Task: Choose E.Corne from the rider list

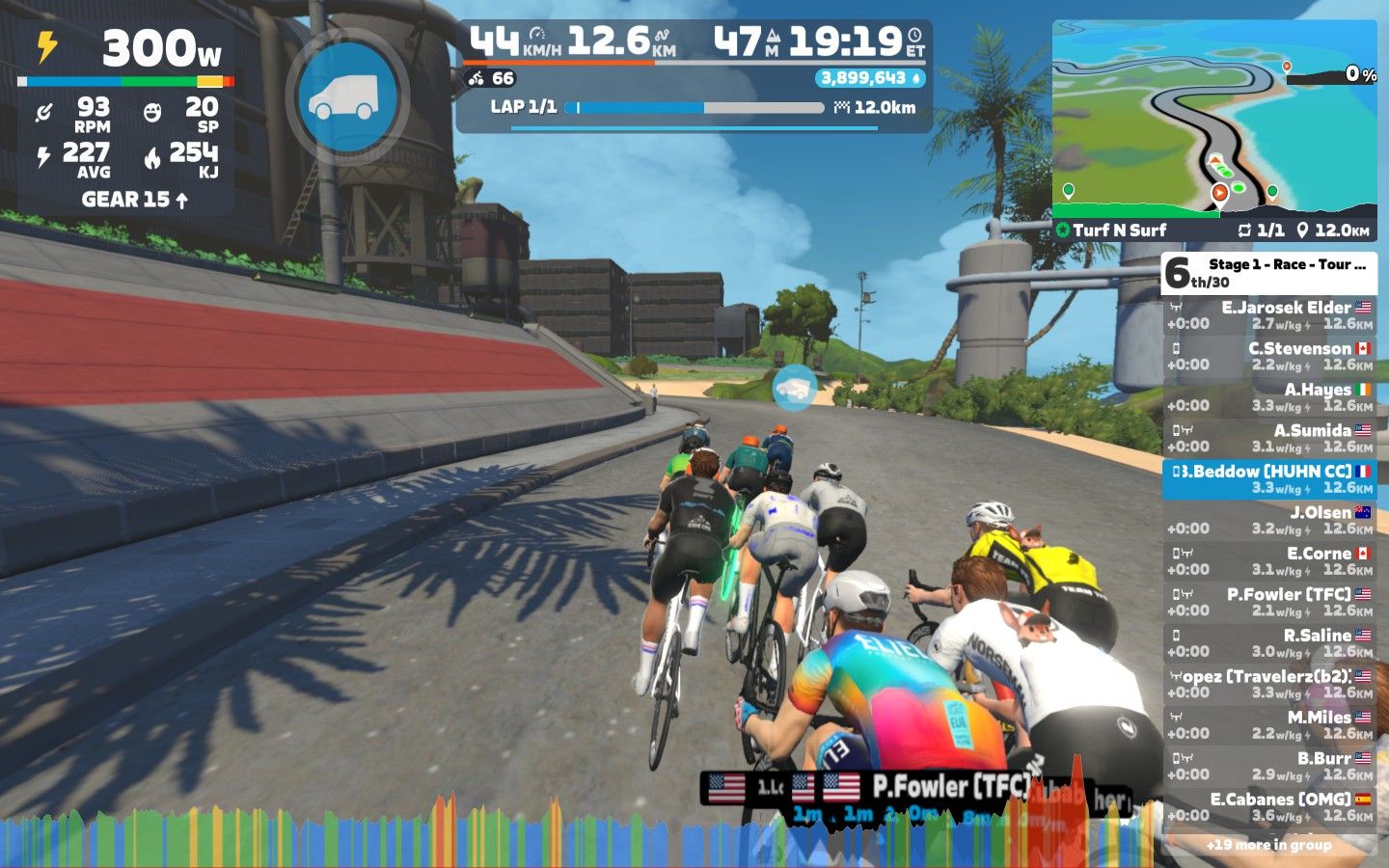Action: click(x=1268, y=561)
